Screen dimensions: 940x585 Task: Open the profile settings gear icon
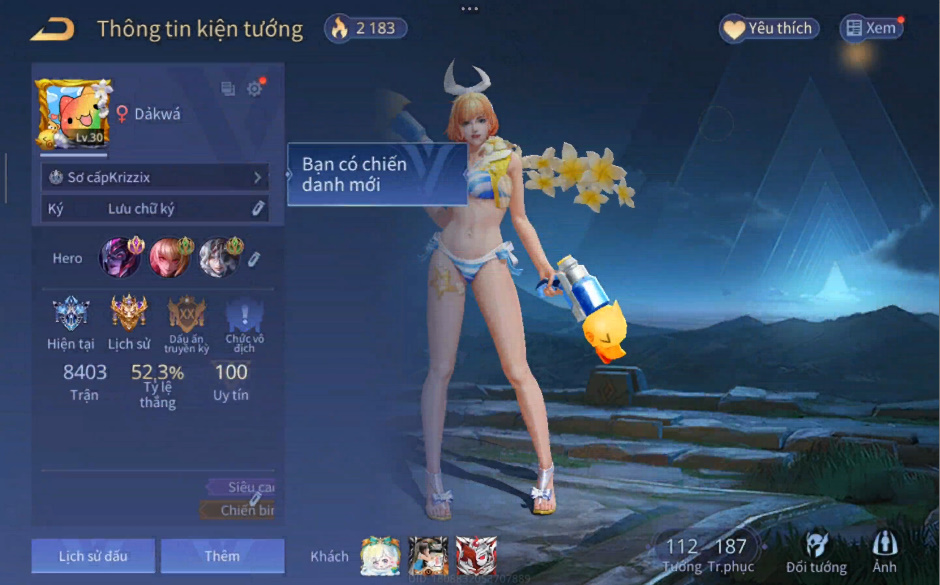point(254,88)
